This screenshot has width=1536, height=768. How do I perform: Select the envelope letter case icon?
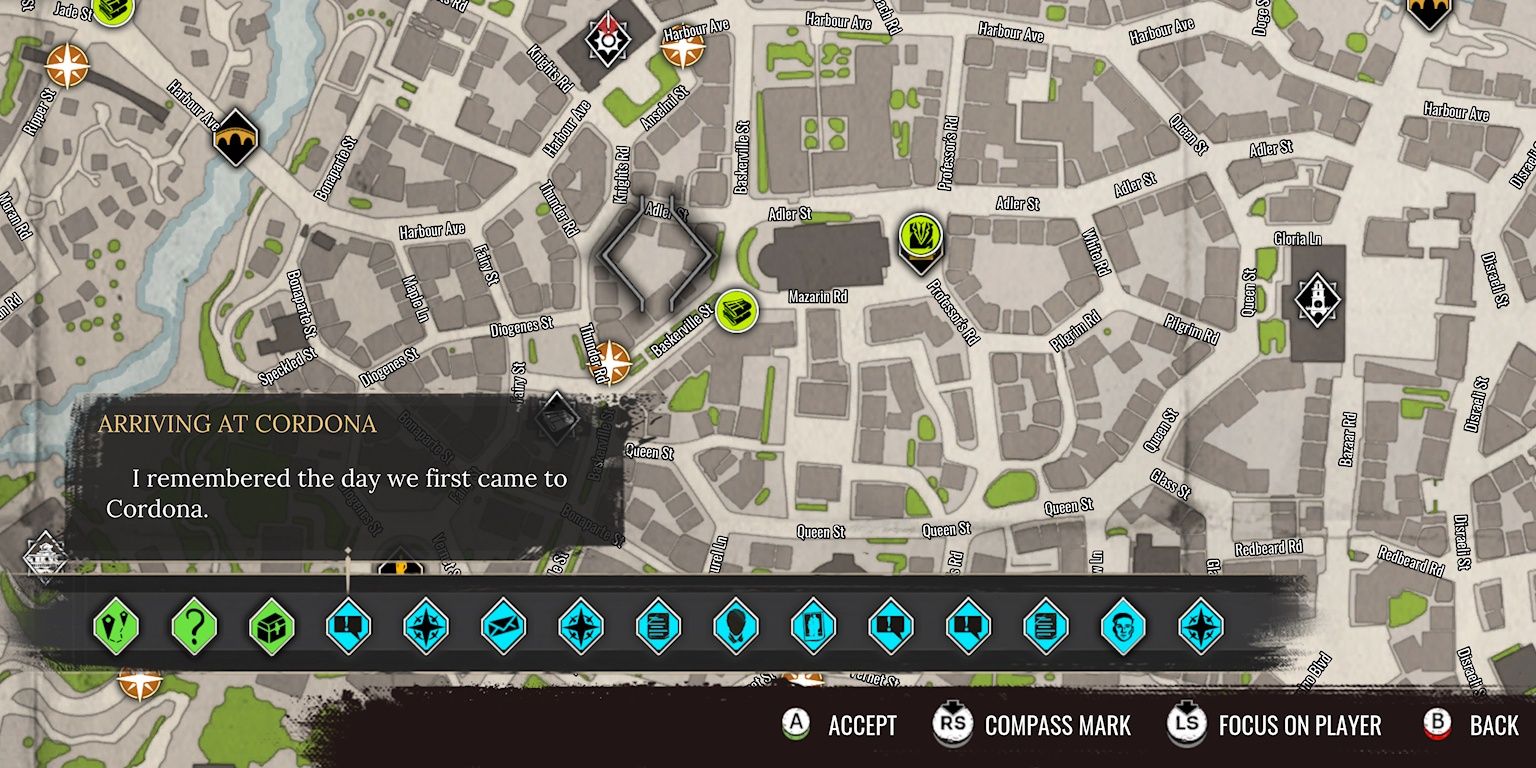[505, 627]
